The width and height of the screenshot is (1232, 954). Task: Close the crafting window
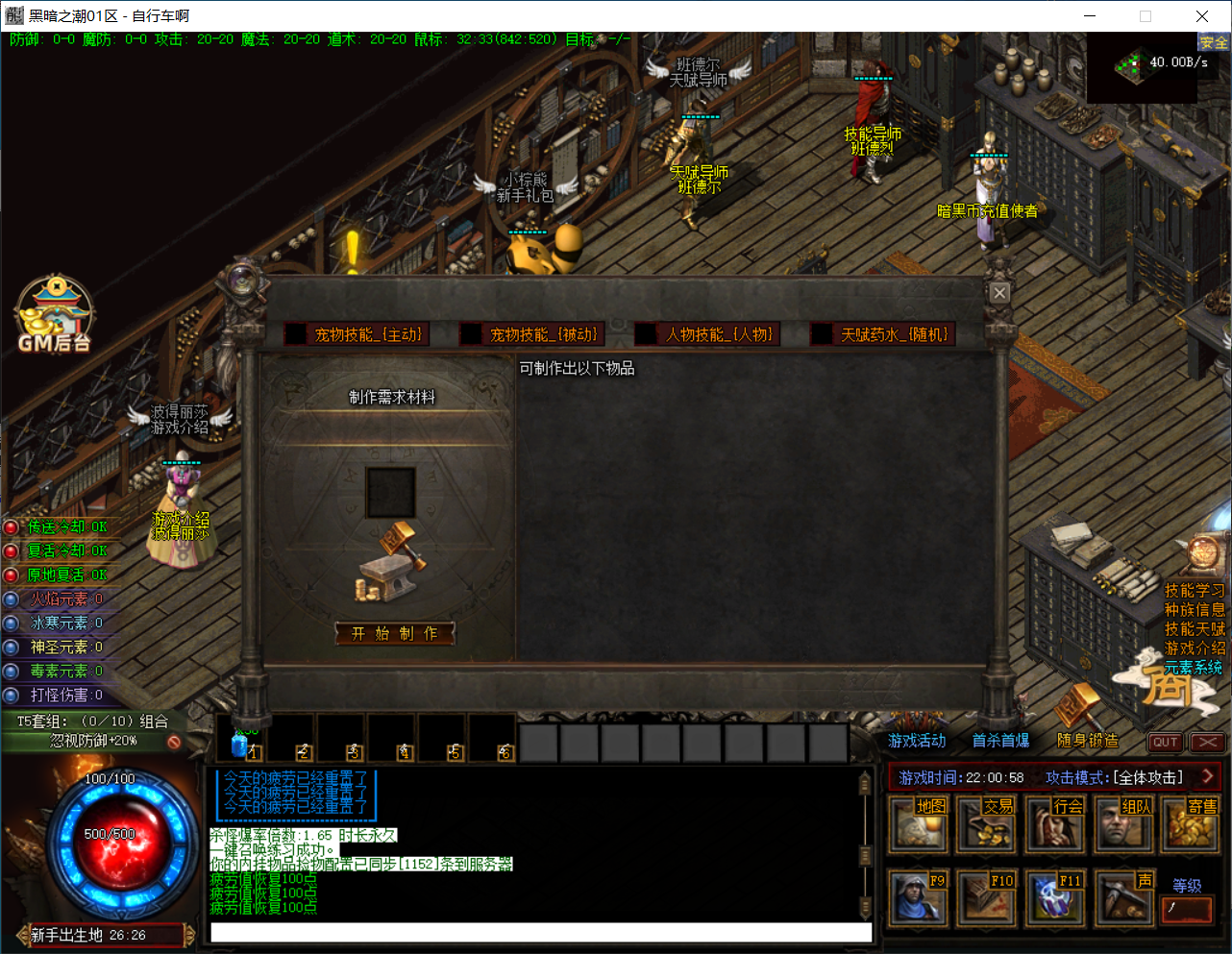click(x=999, y=293)
